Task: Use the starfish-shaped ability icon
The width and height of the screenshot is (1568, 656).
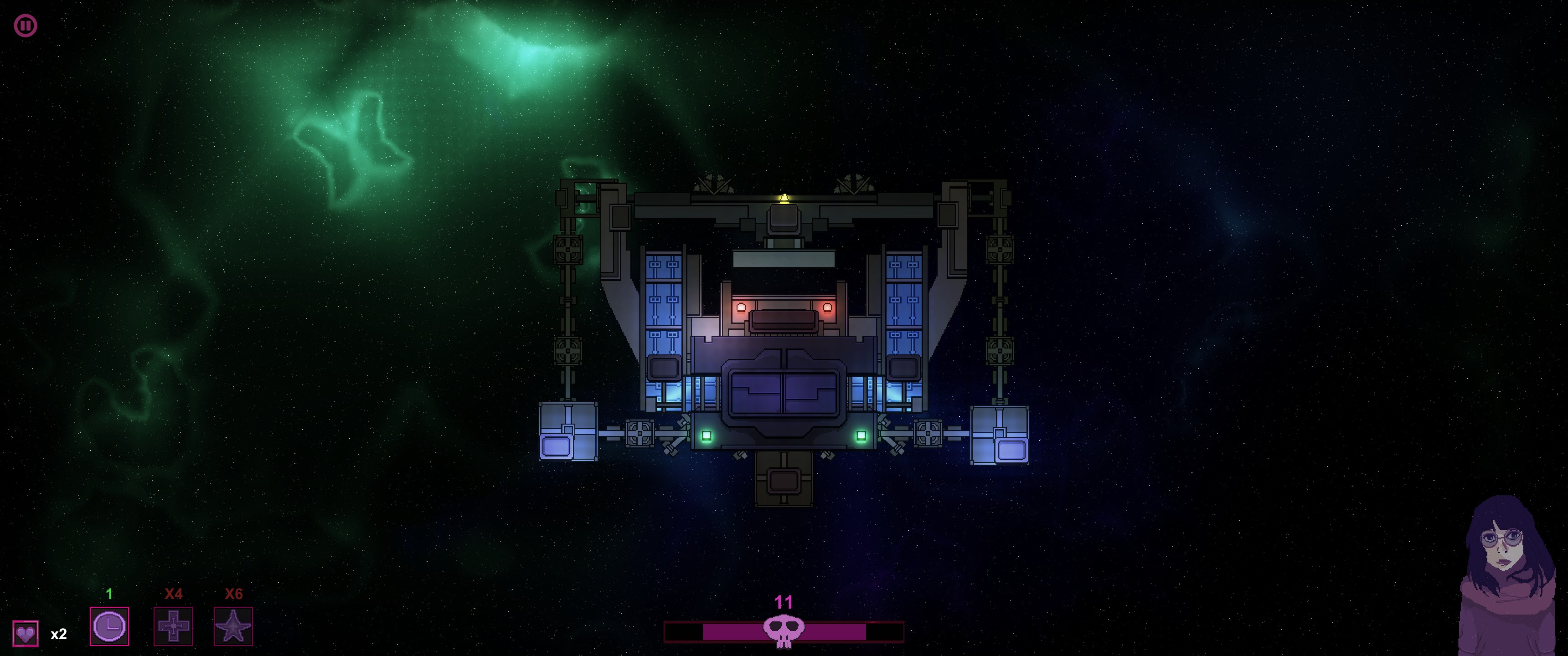Action: (x=233, y=625)
